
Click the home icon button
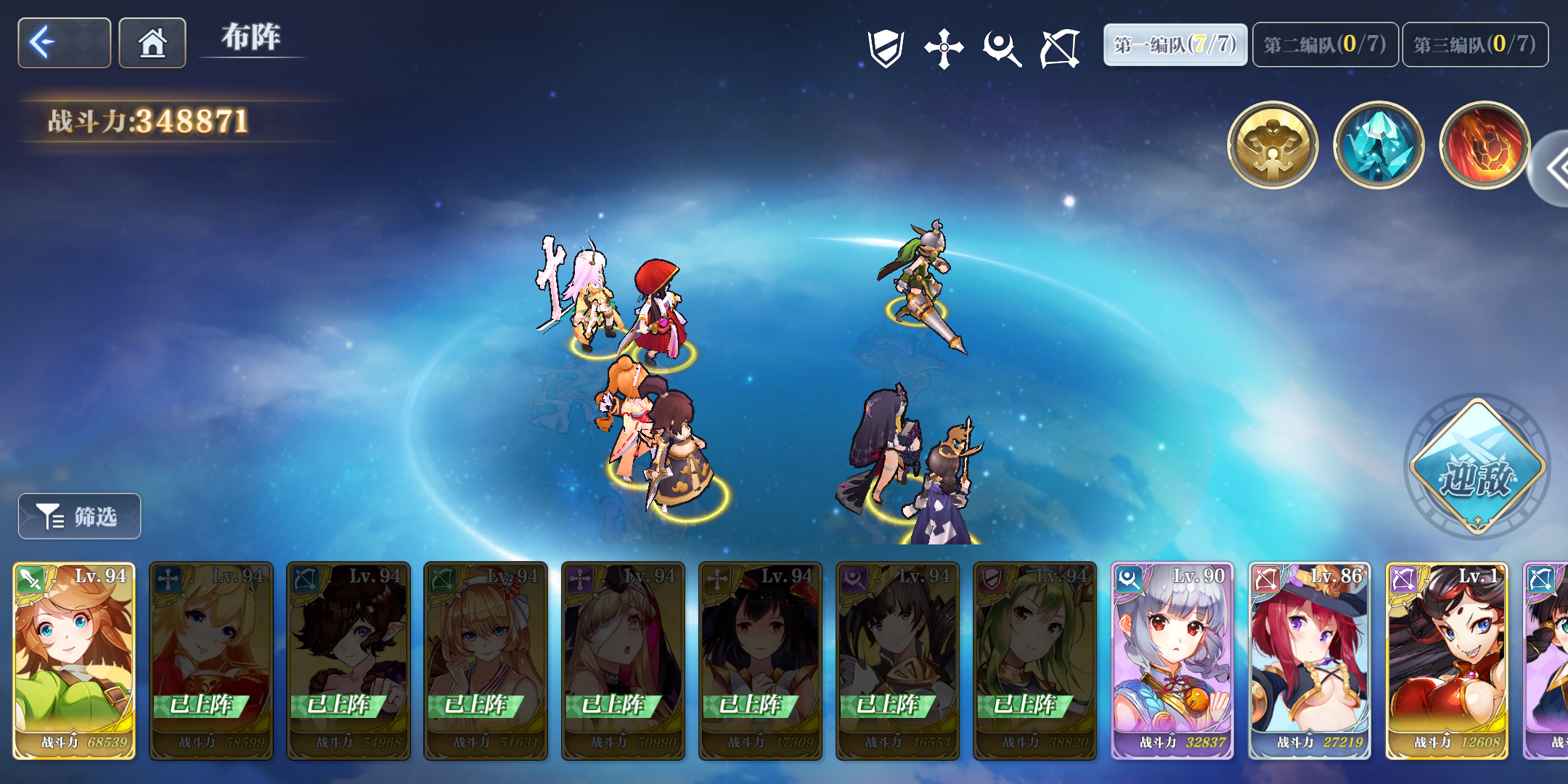pos(152,43)
